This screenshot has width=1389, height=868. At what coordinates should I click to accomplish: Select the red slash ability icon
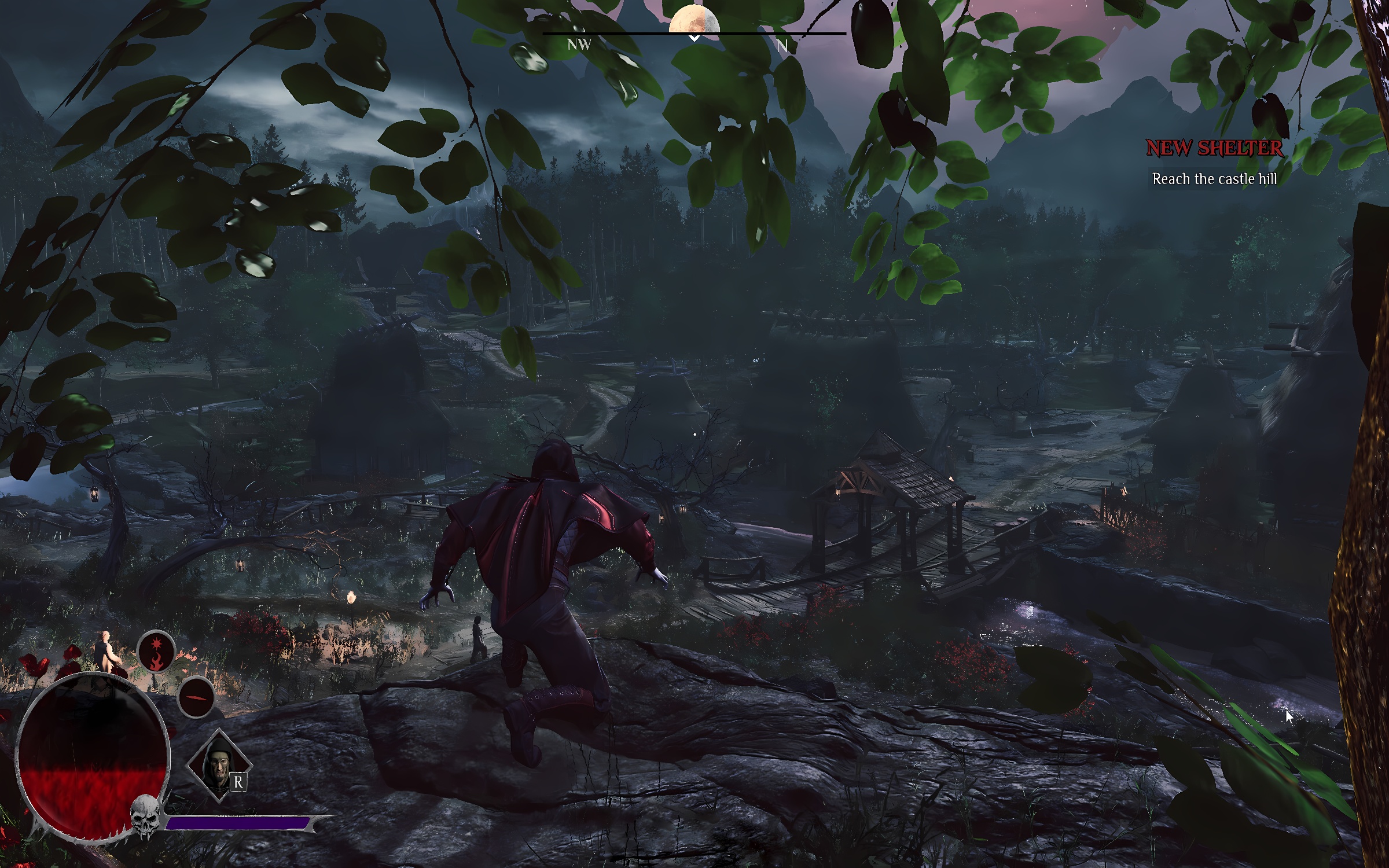click(x=196, y=697)
